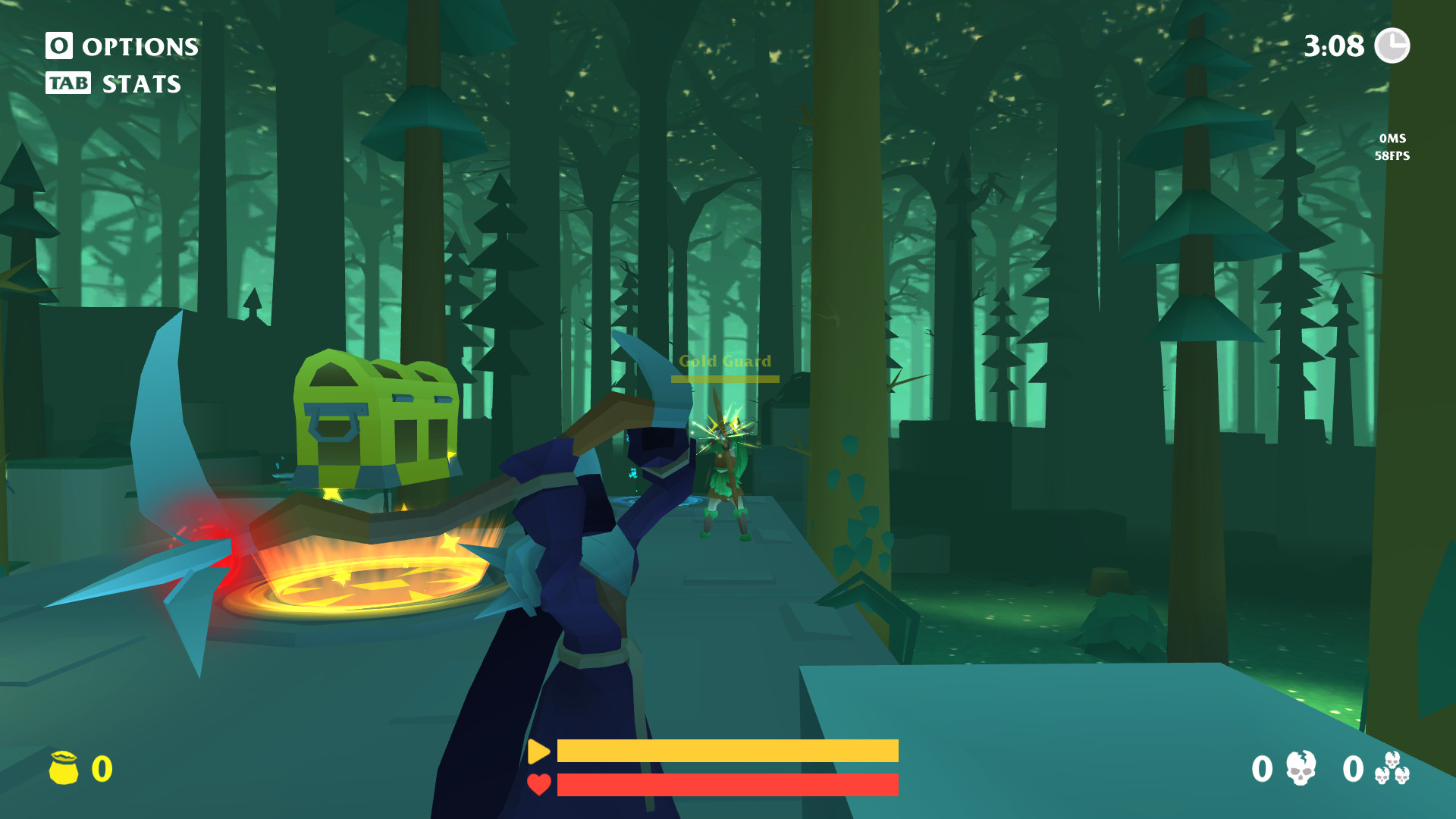The image size is (1456, 819).
Task: Click the 58FPS performance readout
Action: tap(1392, 156)
